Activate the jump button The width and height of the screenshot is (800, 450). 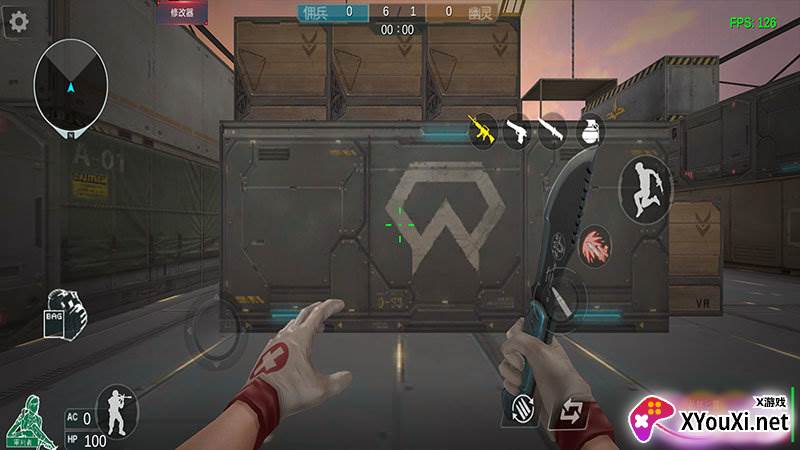643,188
